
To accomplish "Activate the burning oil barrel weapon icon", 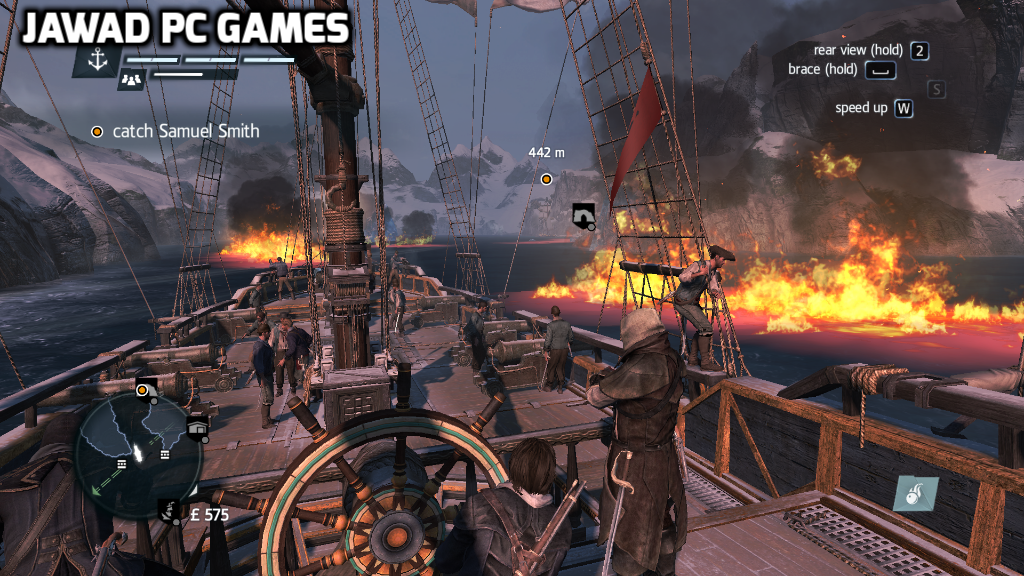I will (914, 494).
